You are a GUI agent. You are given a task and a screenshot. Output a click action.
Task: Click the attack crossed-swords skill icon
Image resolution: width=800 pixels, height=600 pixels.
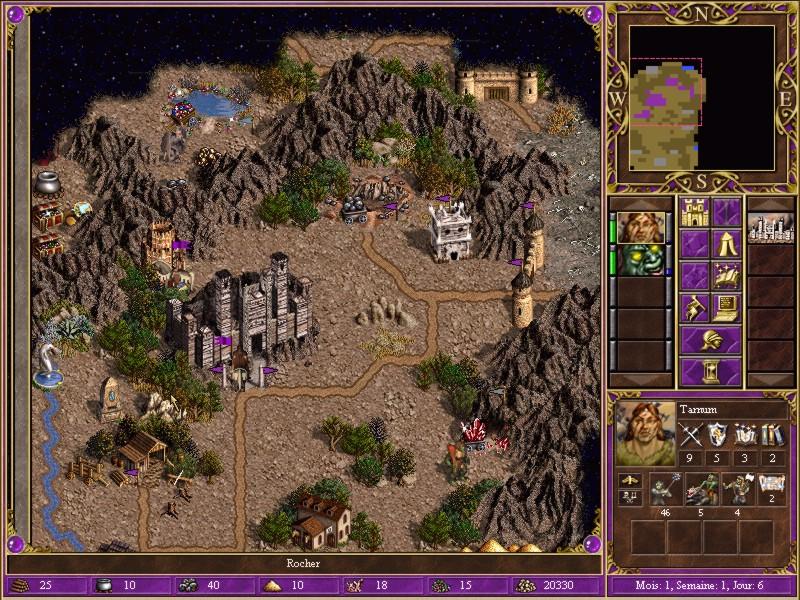point(691,434)
